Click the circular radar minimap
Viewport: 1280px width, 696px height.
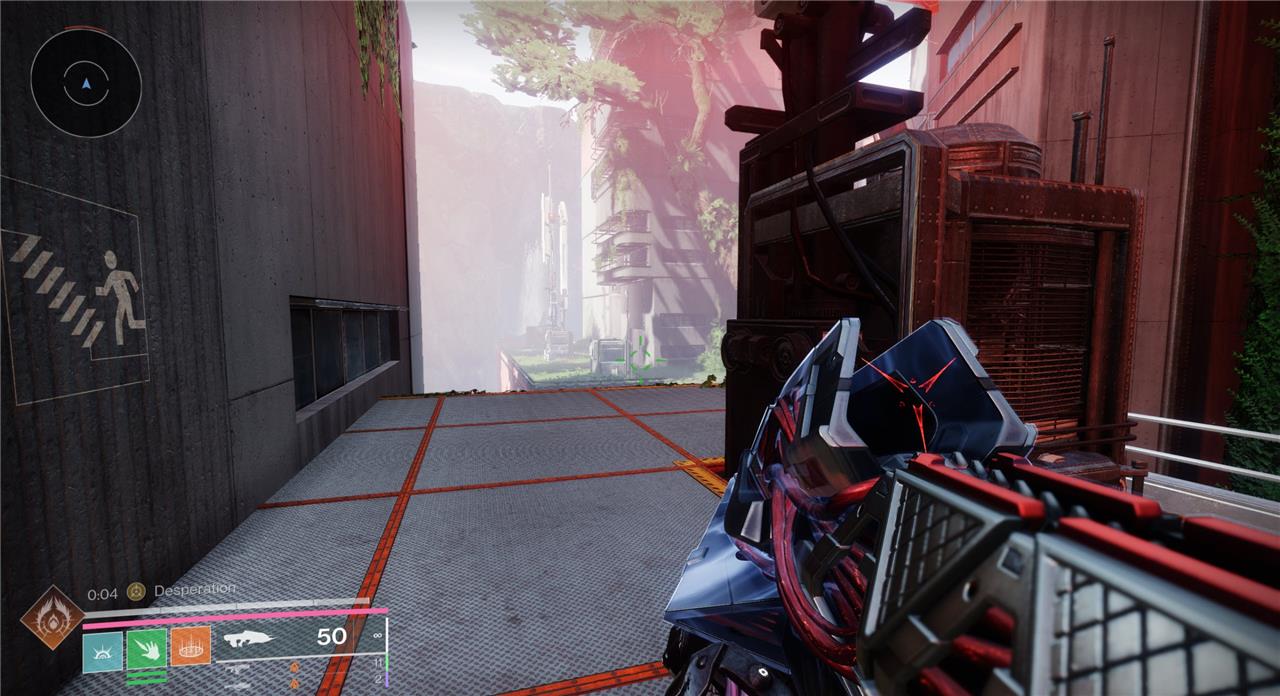tap(85, 83)
